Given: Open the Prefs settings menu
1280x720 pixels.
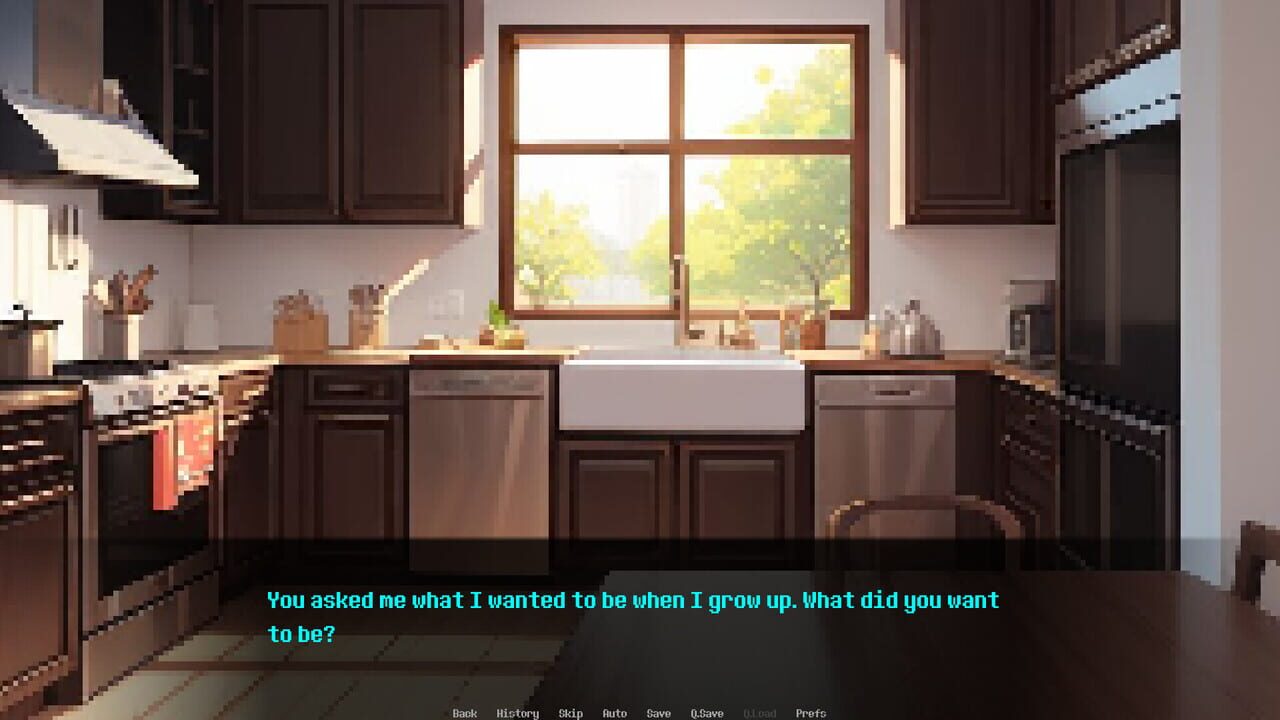Looking at the screenshot, I should (809, 713).
